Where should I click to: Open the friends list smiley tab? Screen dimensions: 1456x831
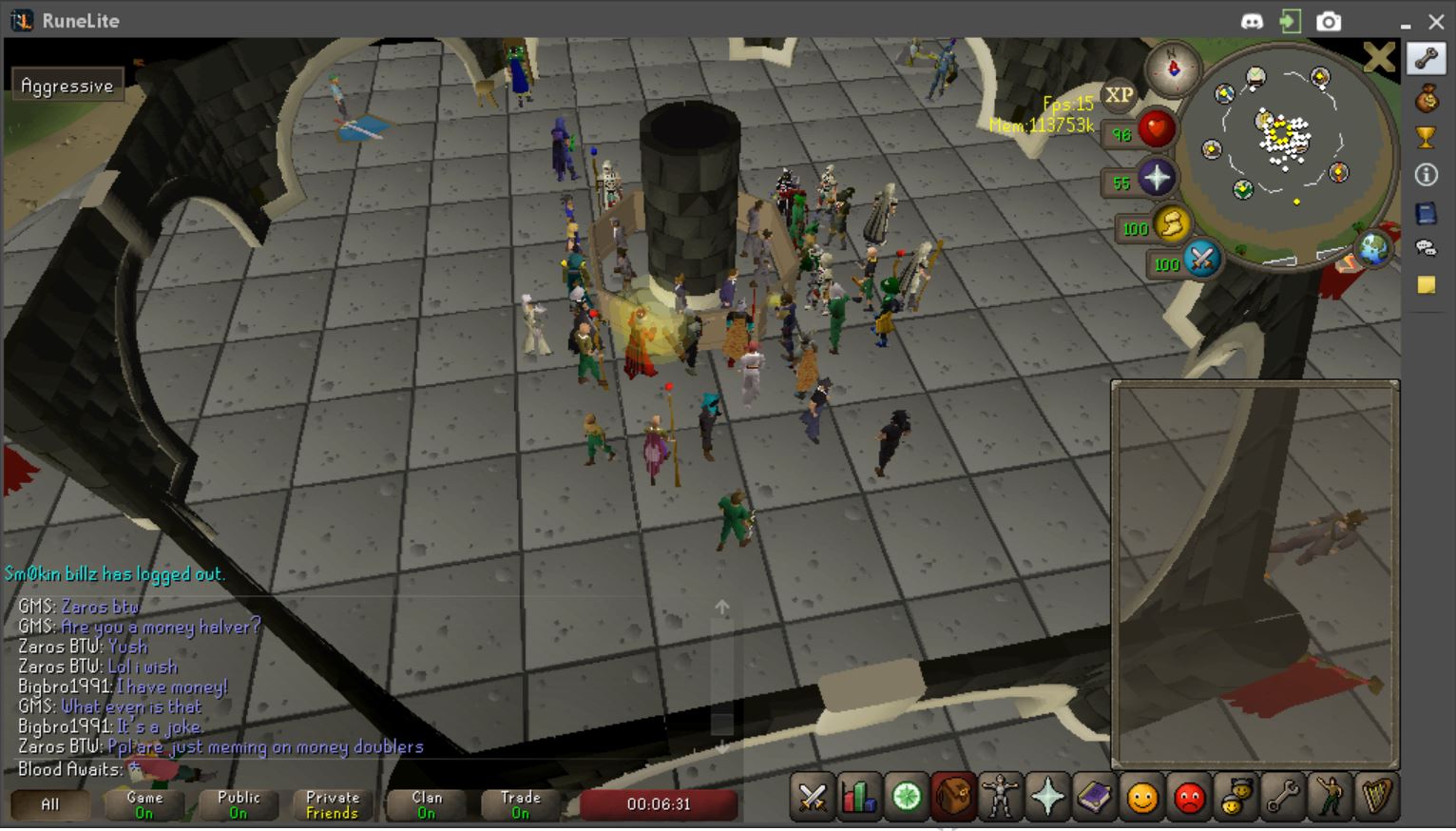(1140, 797)
